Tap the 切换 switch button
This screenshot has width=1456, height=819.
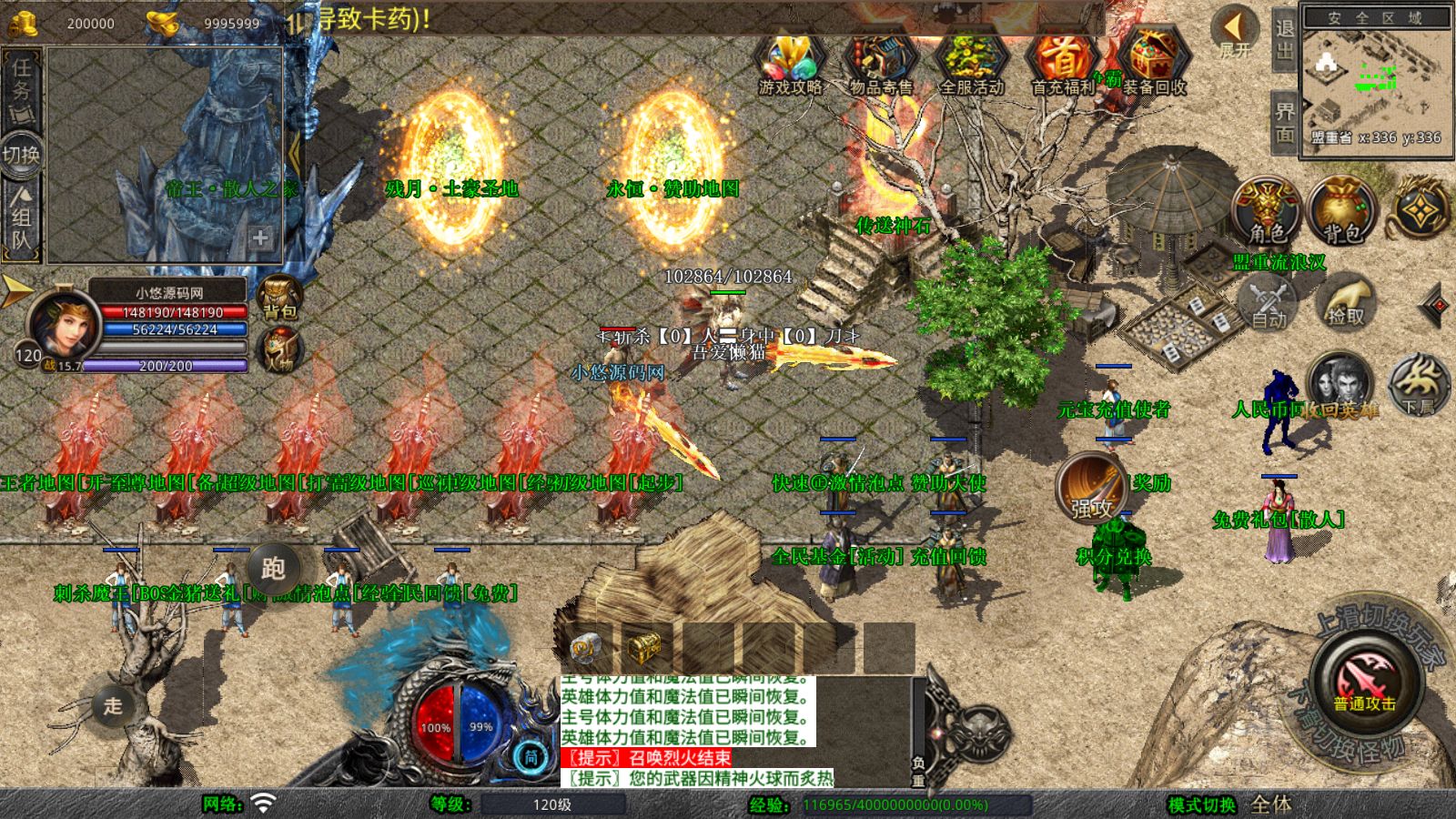point(22,154)
